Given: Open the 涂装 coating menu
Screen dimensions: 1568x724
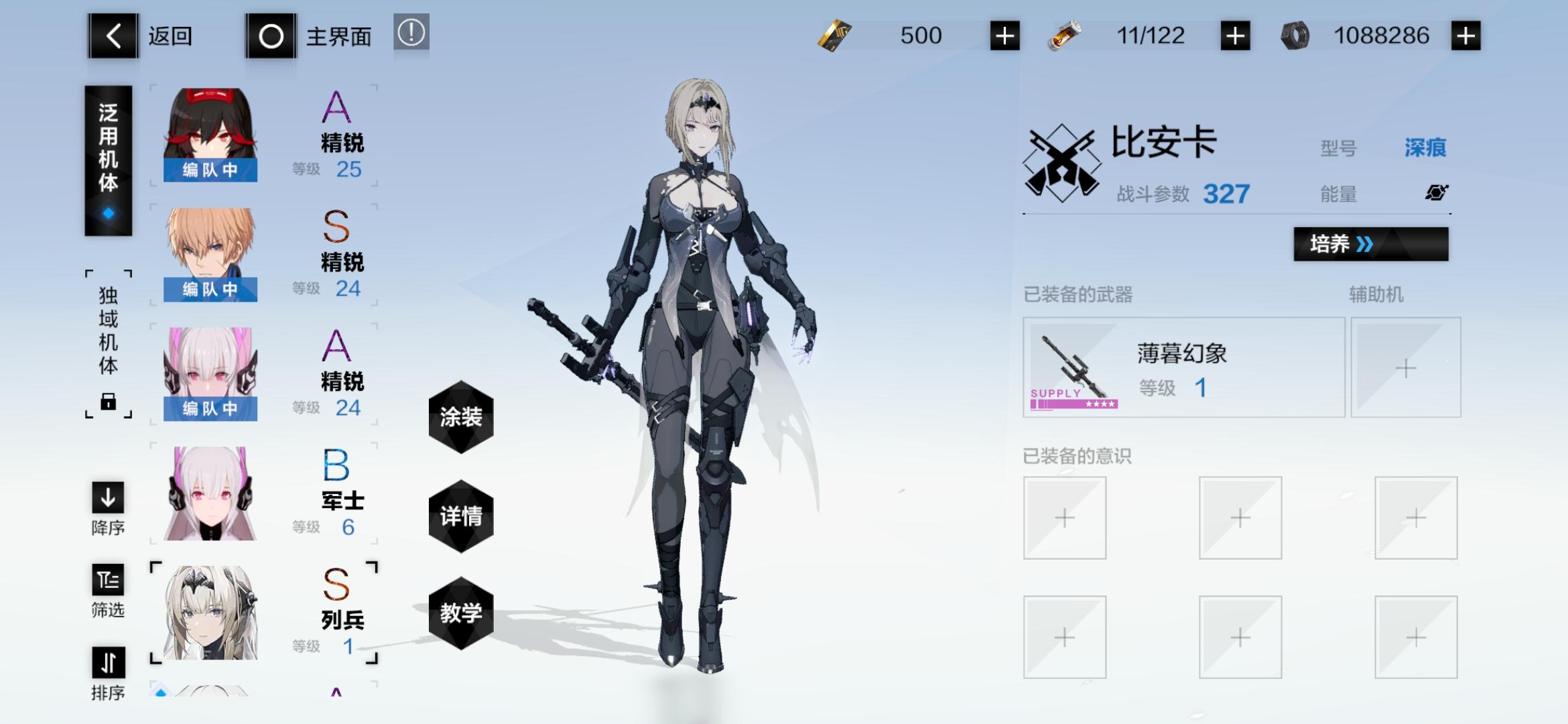Looking at the screenshot, I should click(461, 417).
